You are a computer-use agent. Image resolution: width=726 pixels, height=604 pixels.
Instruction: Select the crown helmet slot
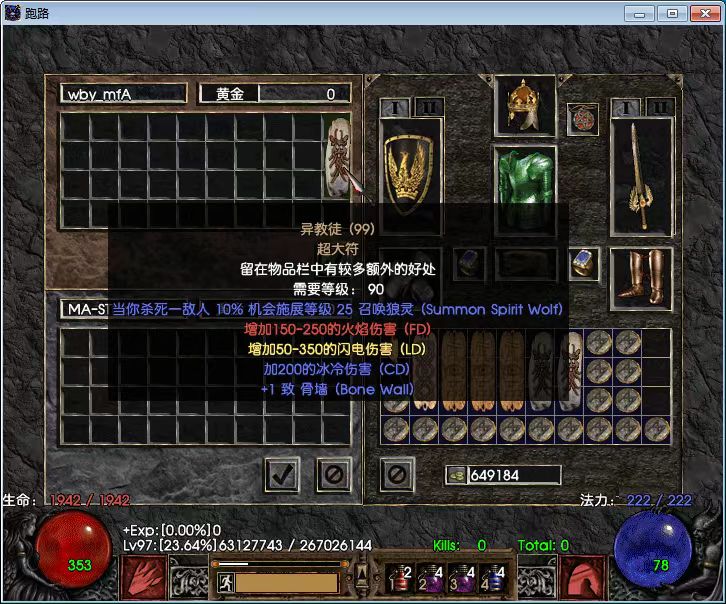tap(525, 106)
